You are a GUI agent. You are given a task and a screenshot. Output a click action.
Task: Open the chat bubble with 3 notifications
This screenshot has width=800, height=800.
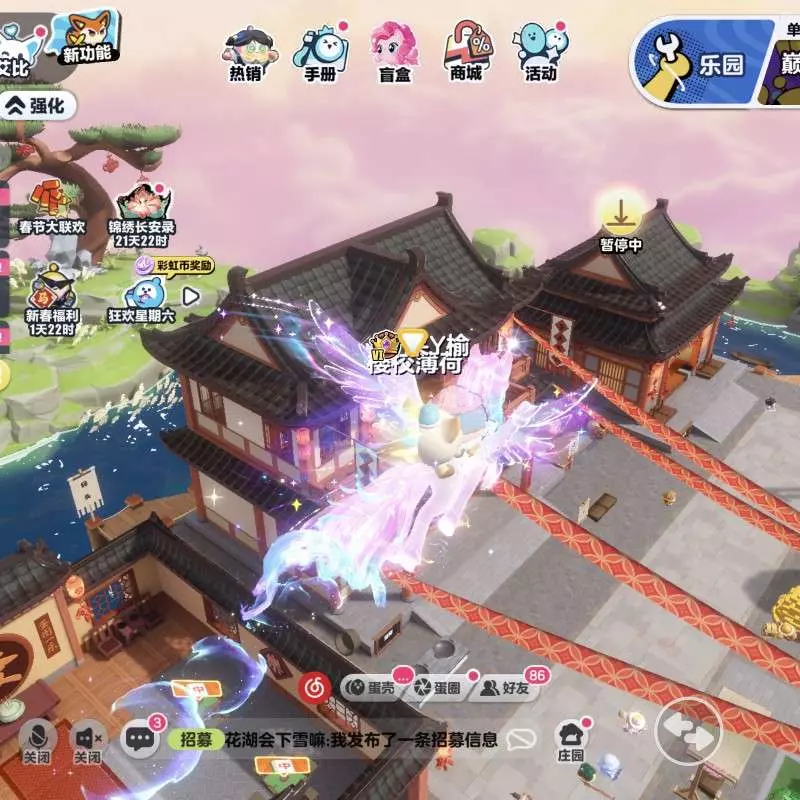141,739
